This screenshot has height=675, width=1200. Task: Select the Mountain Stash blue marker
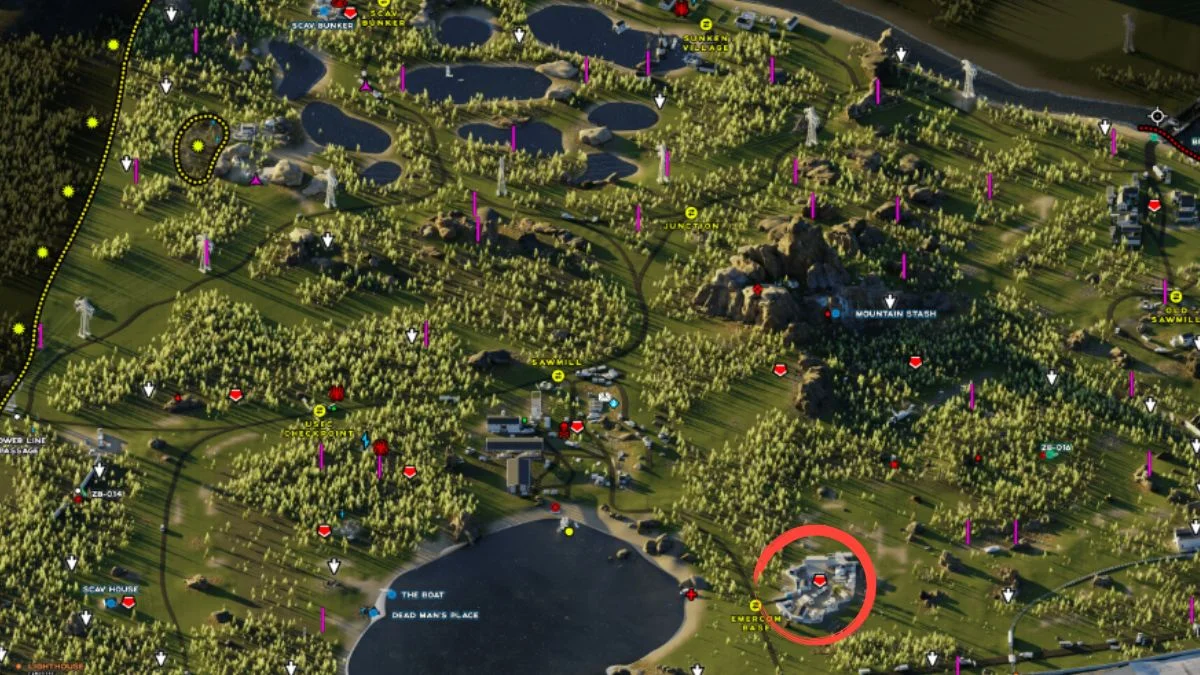pyautogui.click(x=836, y=314)
